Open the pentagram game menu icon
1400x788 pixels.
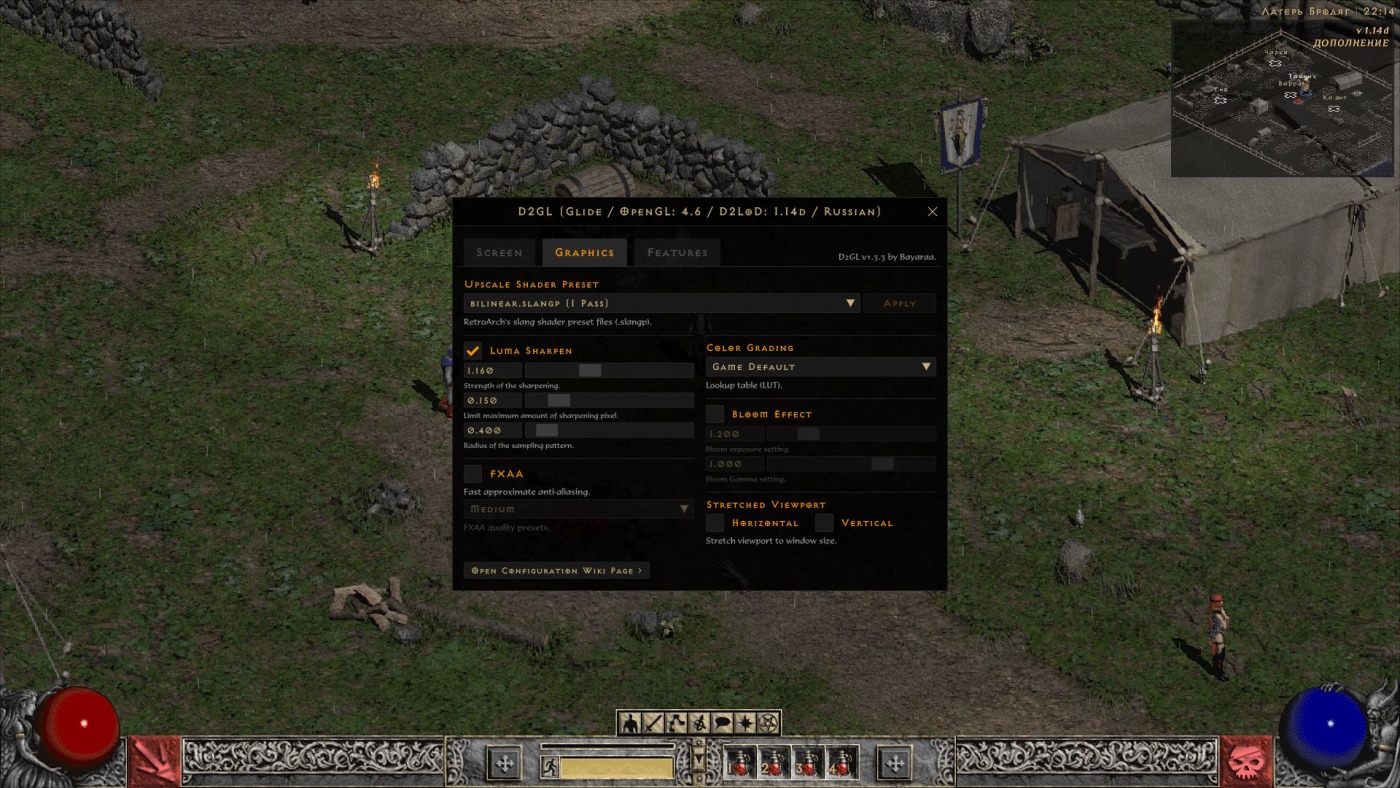click(x=768, y=723)
